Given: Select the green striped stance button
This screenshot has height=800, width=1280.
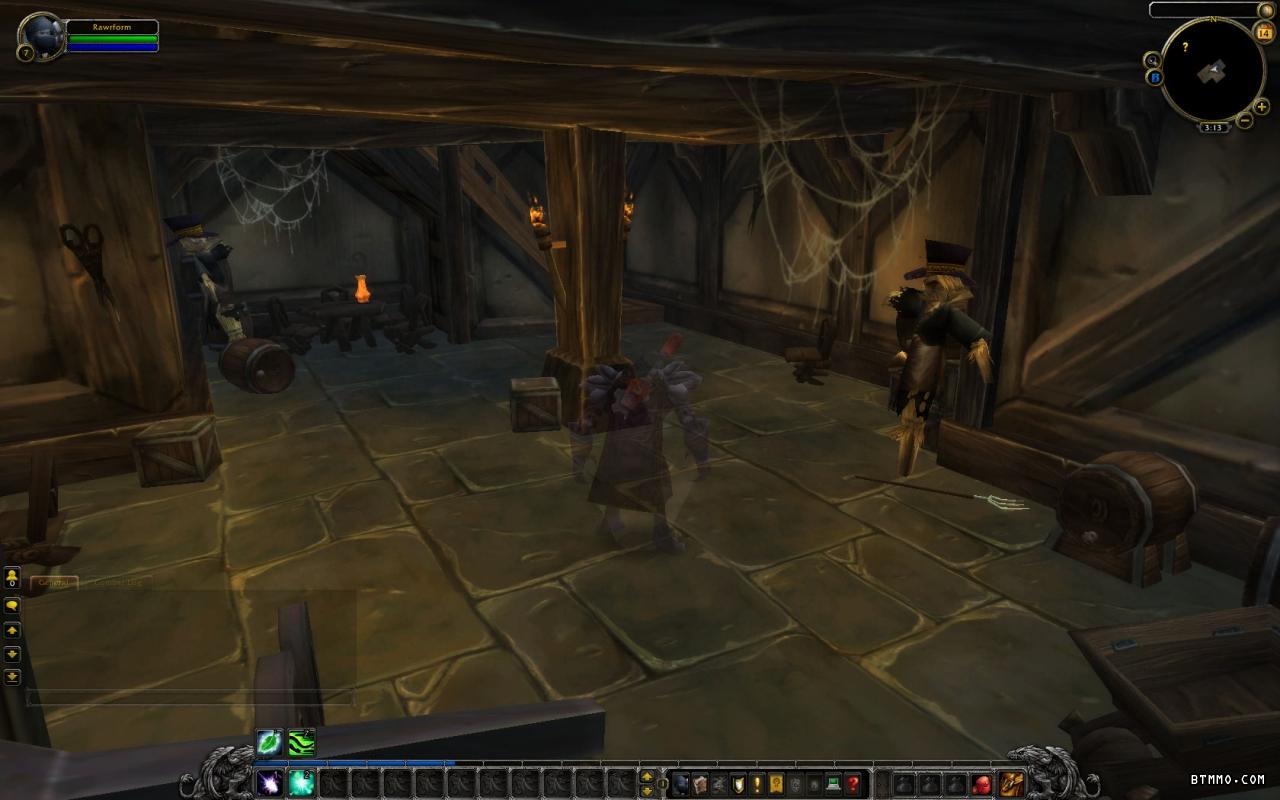Looking at the screenshot, I should [x=302, y=742].
